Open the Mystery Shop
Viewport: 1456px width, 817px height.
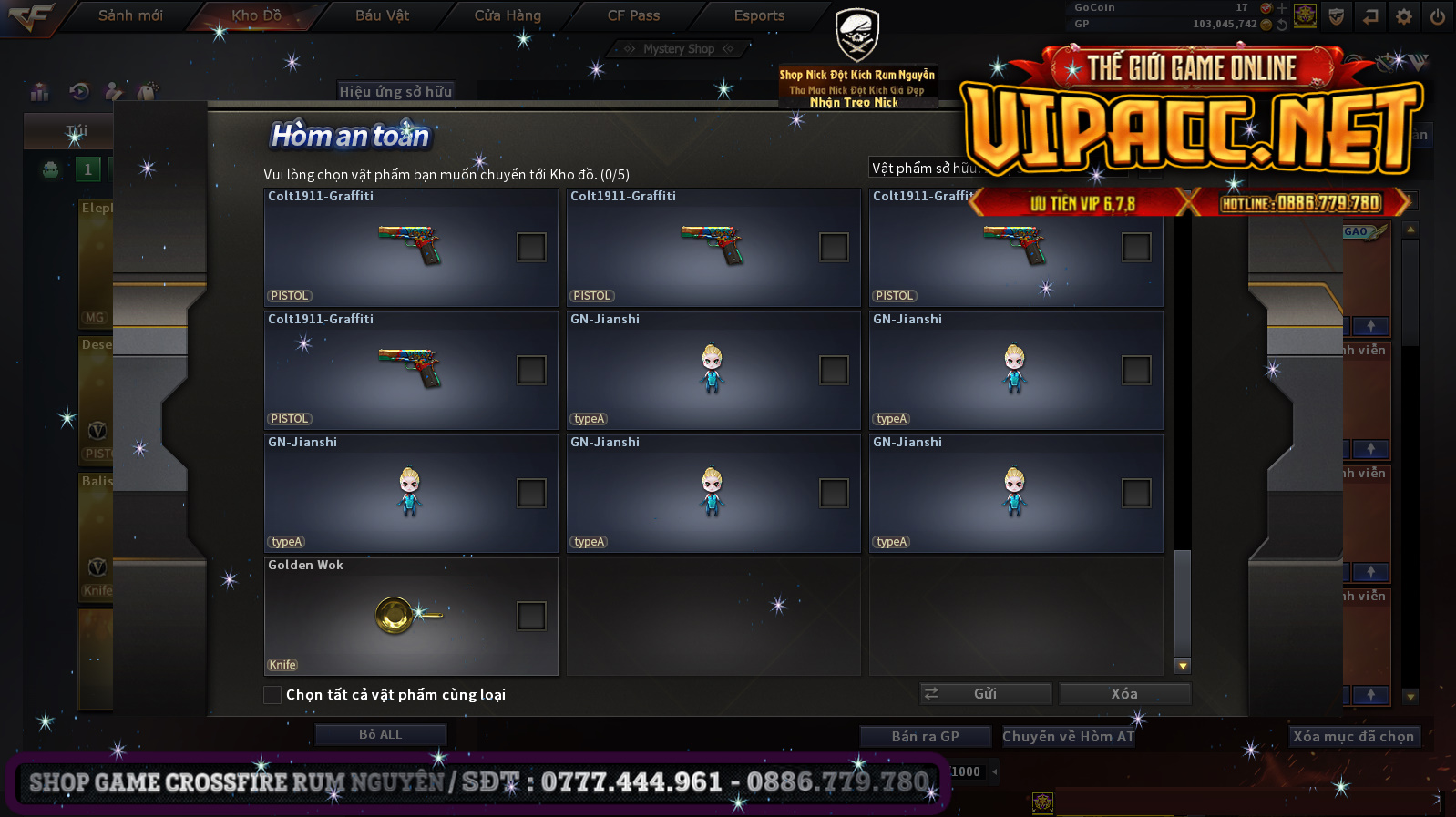pyautogui.click(x=678, y=49)
